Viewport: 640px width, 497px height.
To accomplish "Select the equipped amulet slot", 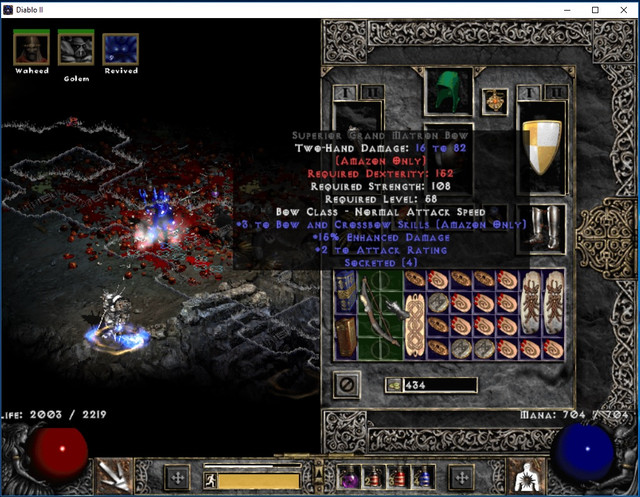I will click(493, 101).
